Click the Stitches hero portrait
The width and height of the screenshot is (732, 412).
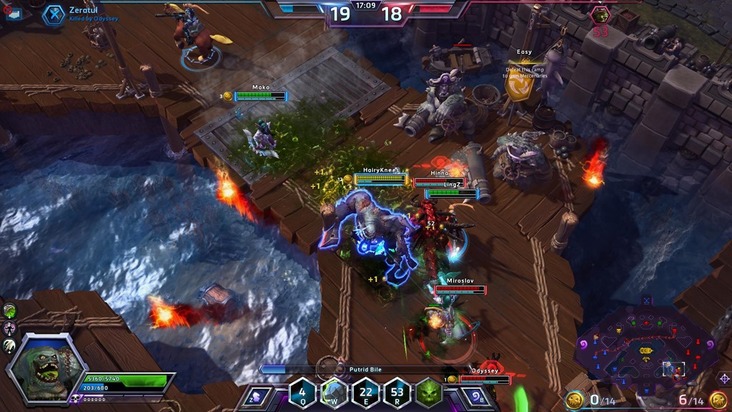(44, 367)
